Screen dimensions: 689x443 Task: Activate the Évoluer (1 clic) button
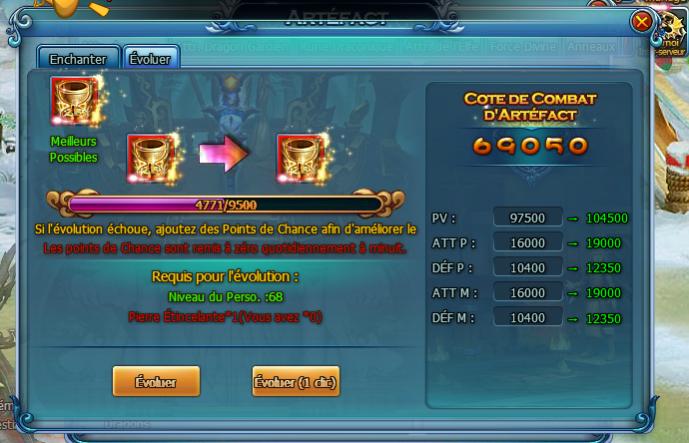[x=296, y=381]
